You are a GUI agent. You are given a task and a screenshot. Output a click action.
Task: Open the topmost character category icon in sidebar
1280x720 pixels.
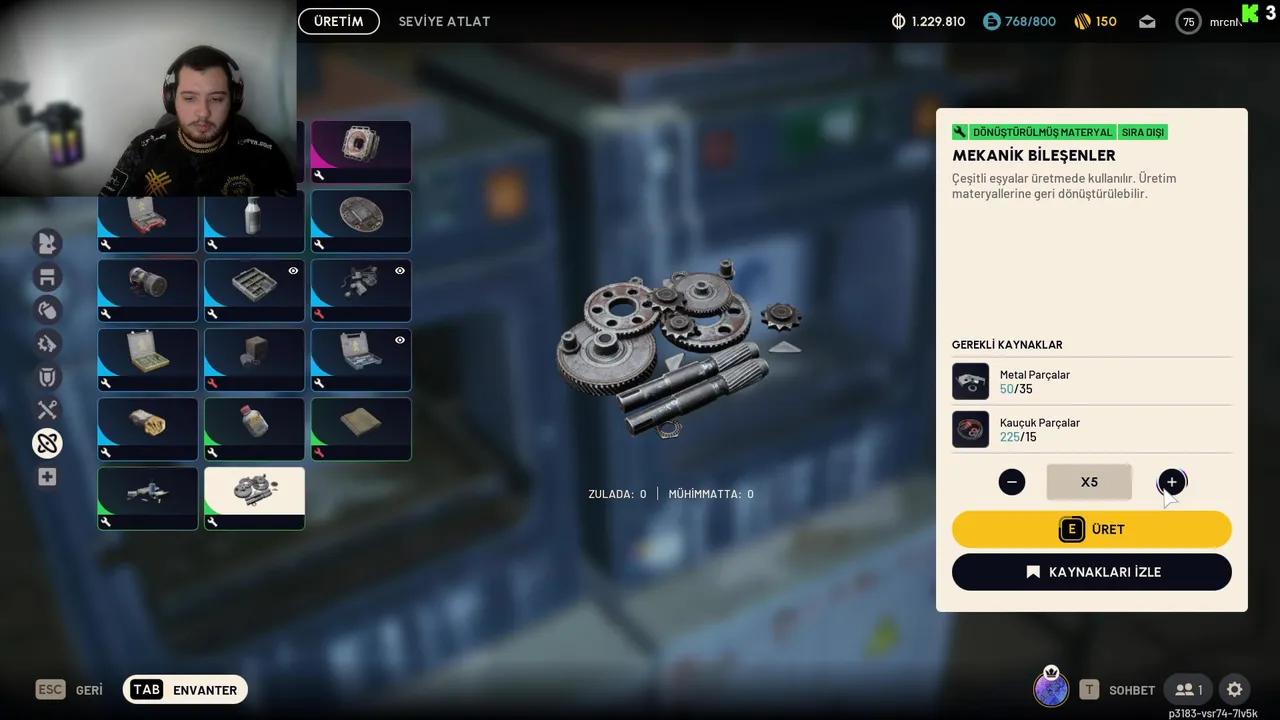pos(47,243)
